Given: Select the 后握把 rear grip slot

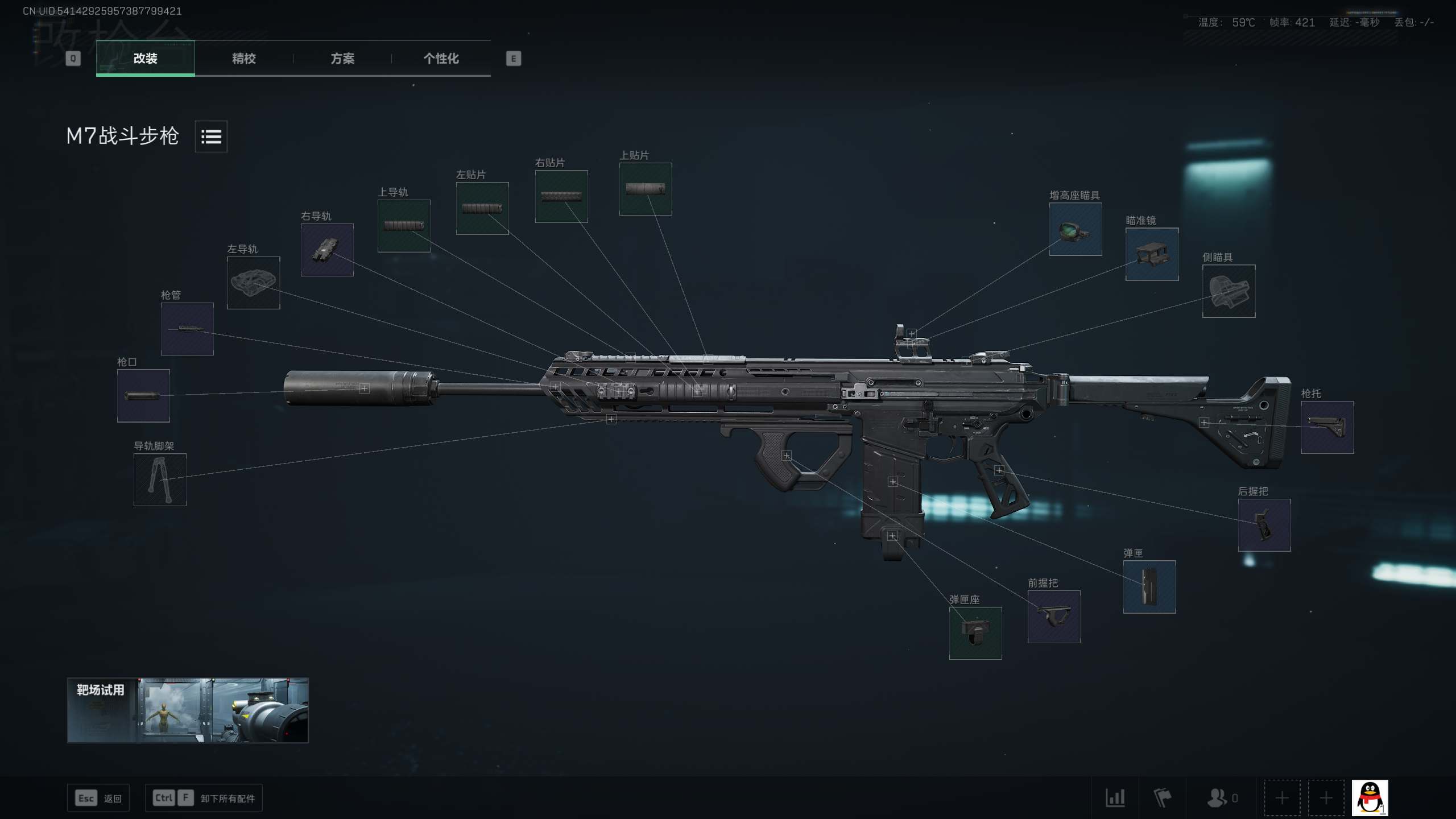Looking at the screenshot, I should (1264, 525).
